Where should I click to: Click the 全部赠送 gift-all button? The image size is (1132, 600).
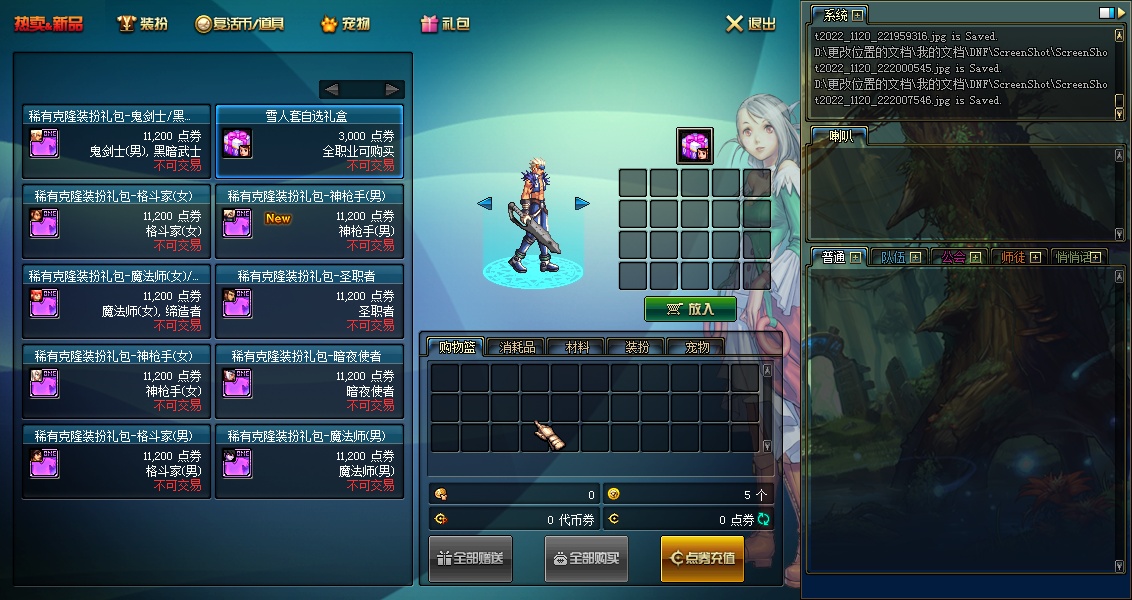(470, 558)
